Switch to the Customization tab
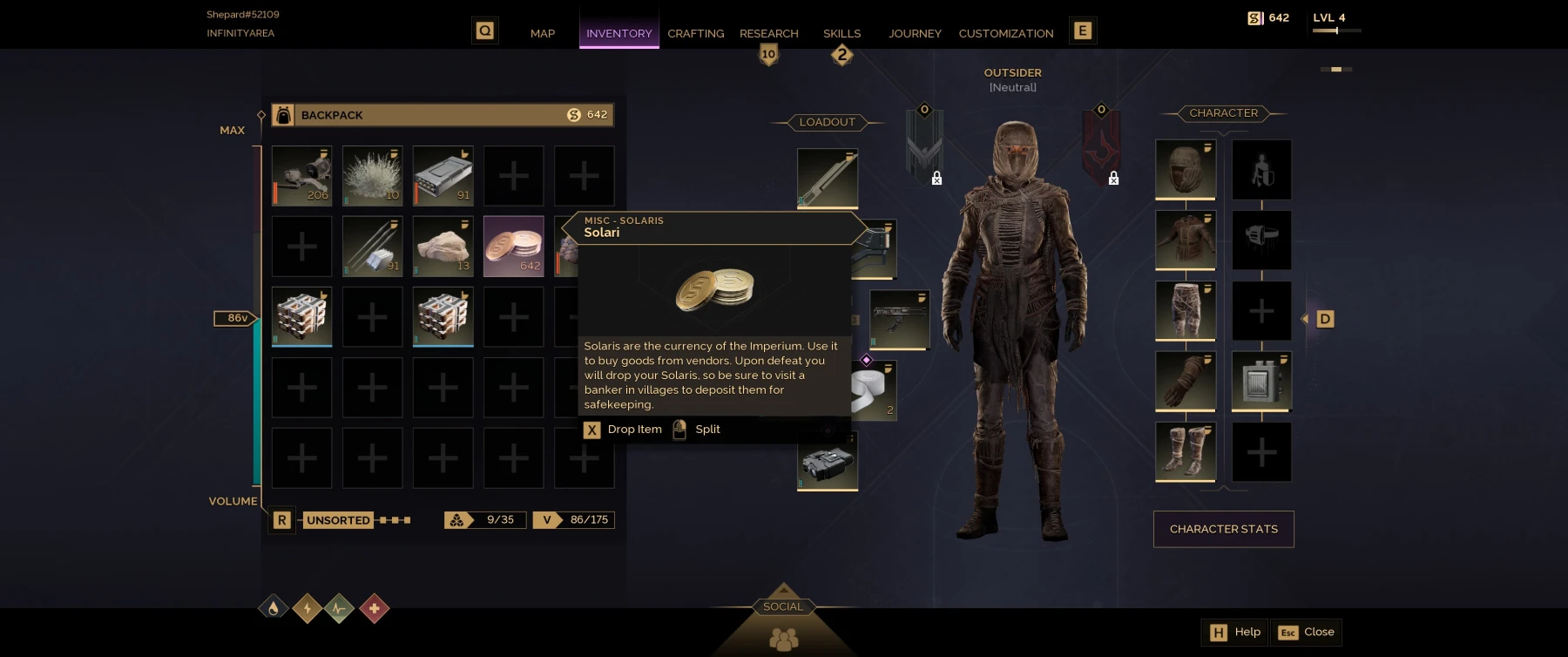 [x=1005, y=33]
